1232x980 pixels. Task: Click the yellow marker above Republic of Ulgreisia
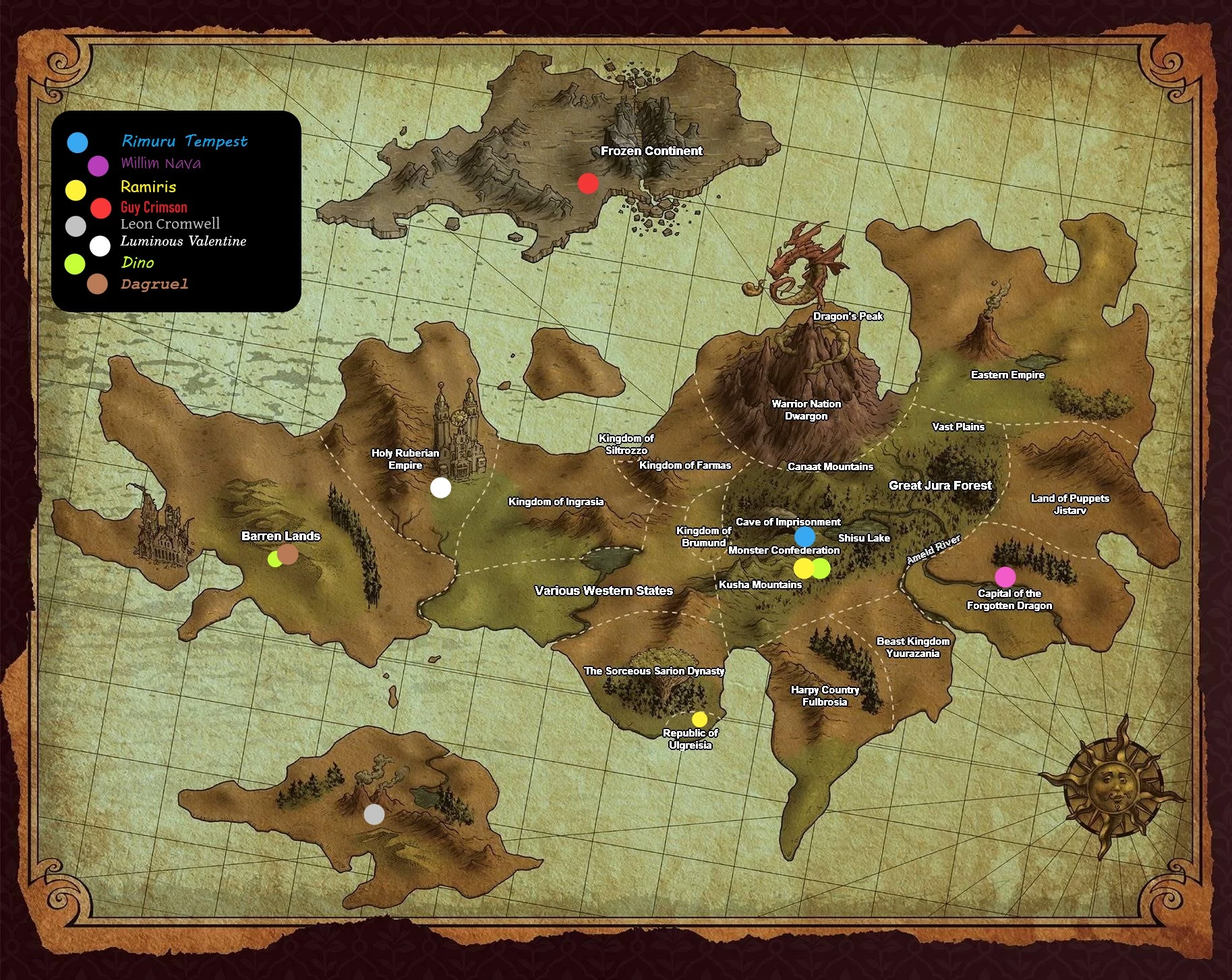[699, 719]
